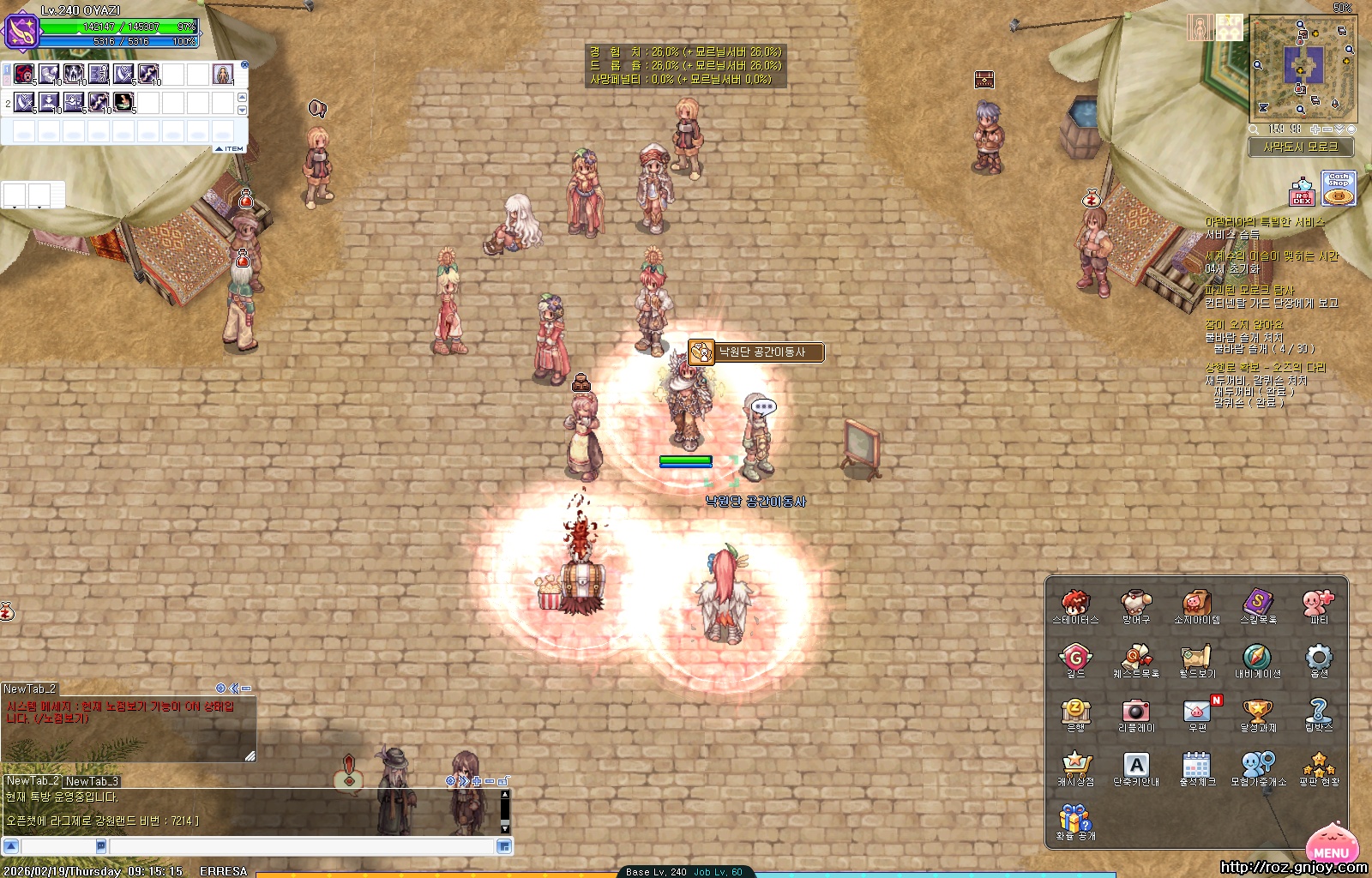Click the Morroc town minimap
1372x878 pixels.
pyautogui.click(x=1303, y=67)
